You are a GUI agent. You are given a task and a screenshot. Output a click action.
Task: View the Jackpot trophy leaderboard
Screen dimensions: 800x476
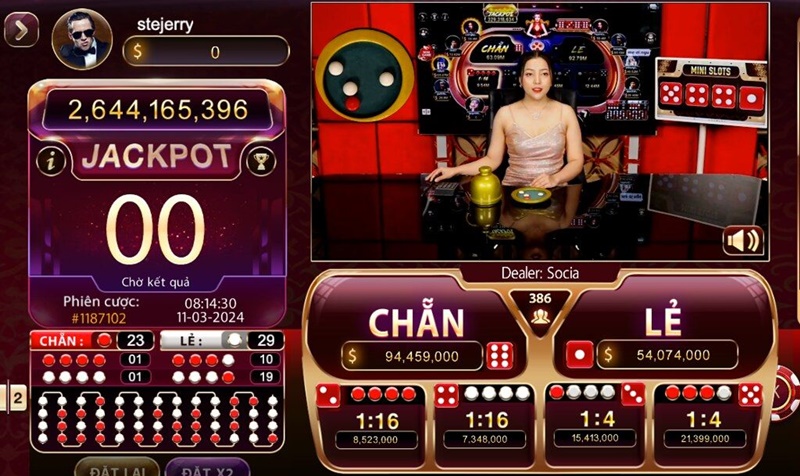click(x=258, y=158)
